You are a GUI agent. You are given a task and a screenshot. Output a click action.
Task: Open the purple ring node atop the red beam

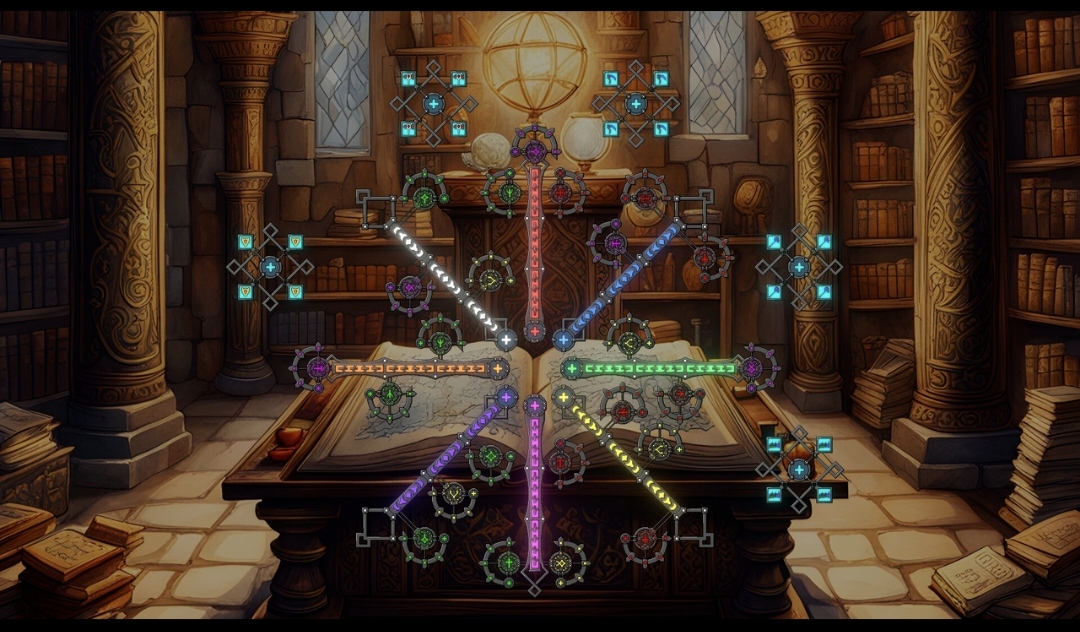click(535, 151)
